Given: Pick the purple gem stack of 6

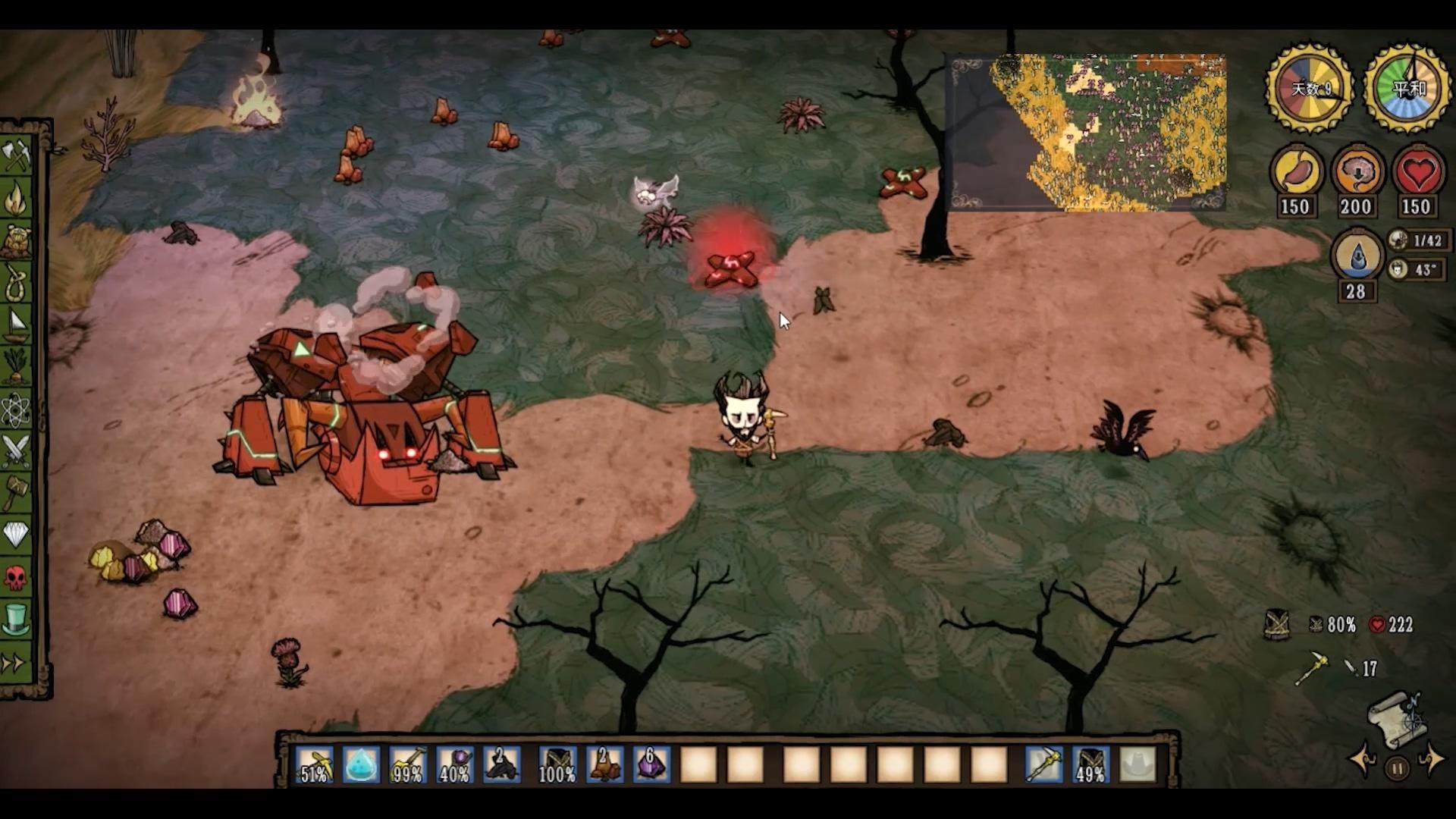Looking at the screenshot, I should (651, 764).
